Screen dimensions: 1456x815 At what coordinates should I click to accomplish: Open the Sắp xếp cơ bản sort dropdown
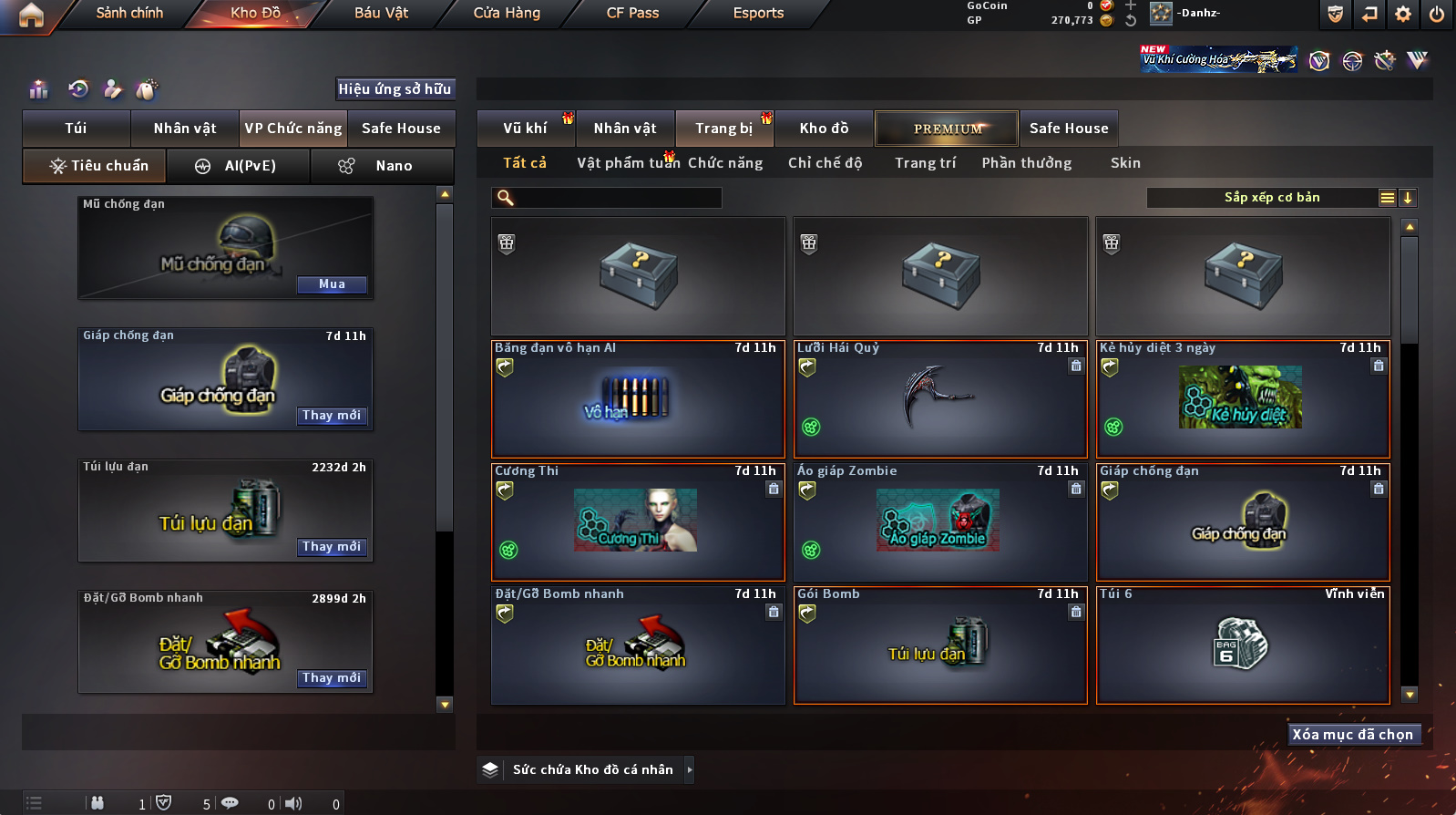coord(1272,198)
